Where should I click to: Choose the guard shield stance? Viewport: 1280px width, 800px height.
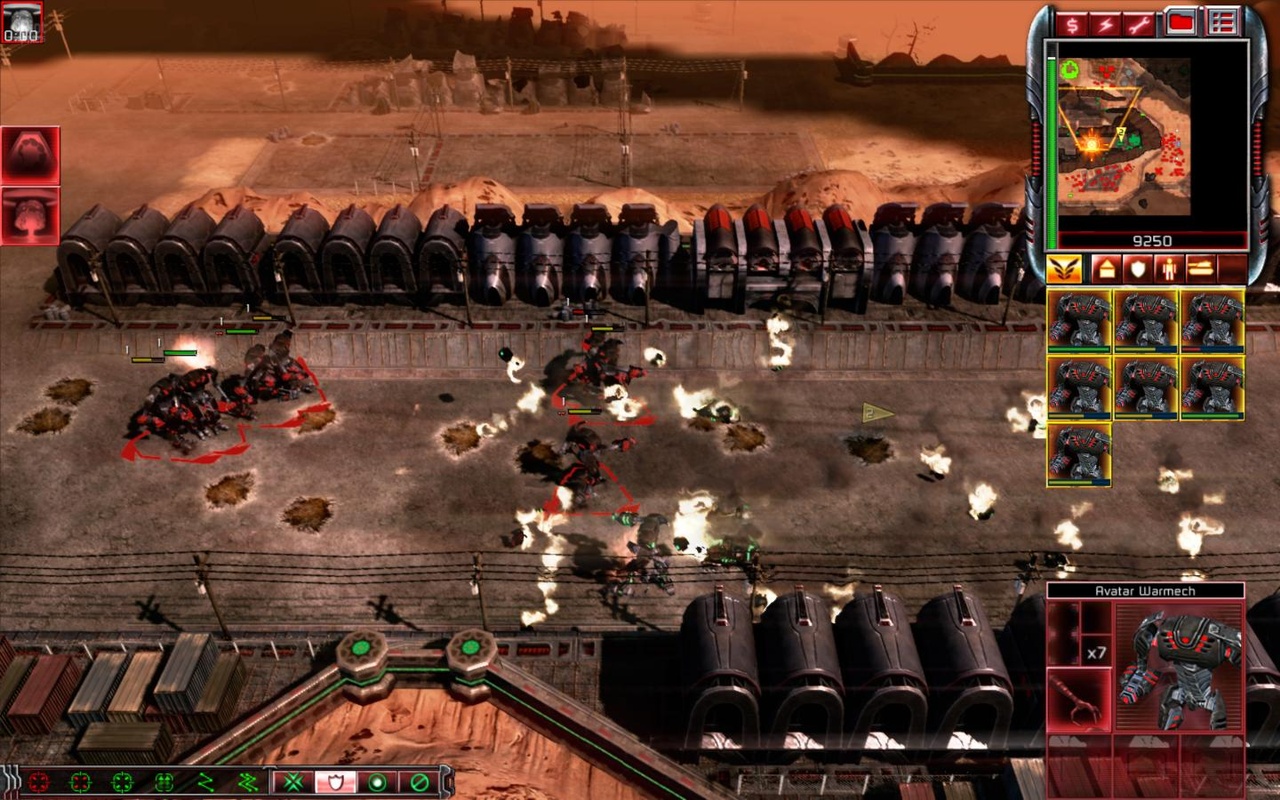(x=335, y=782)
